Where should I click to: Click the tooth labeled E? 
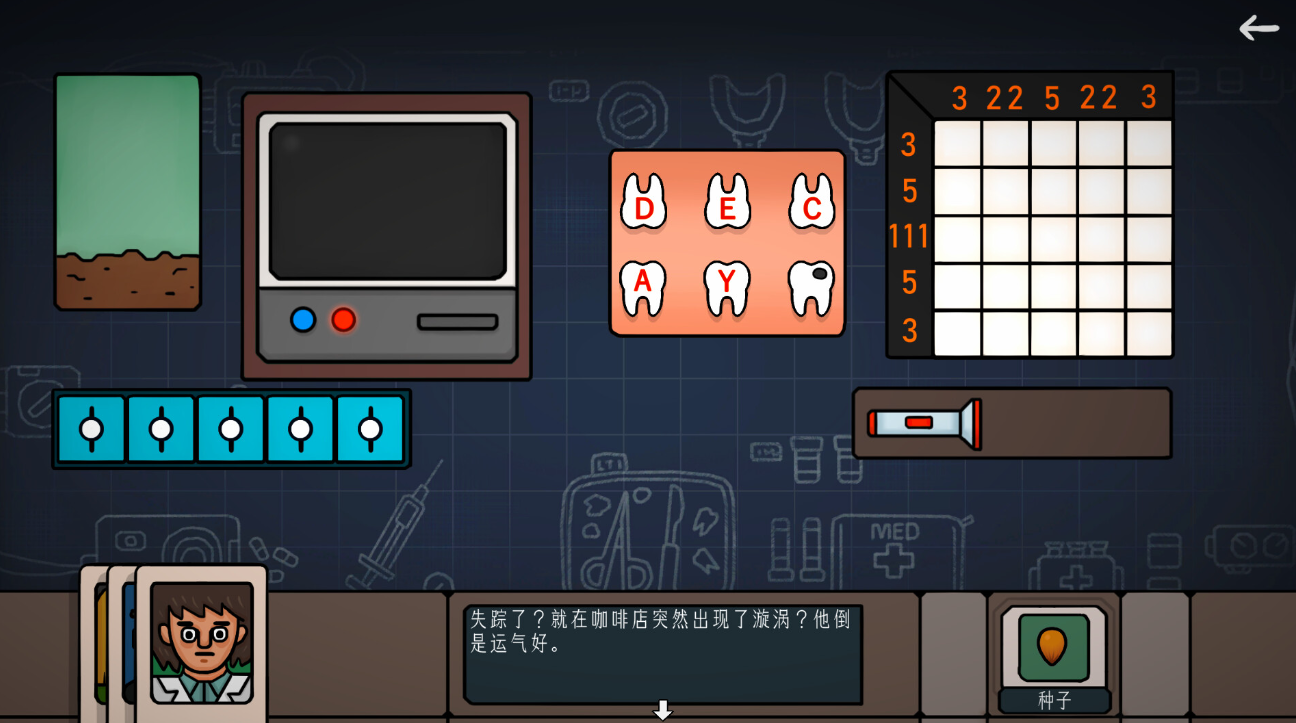[728, 205]
